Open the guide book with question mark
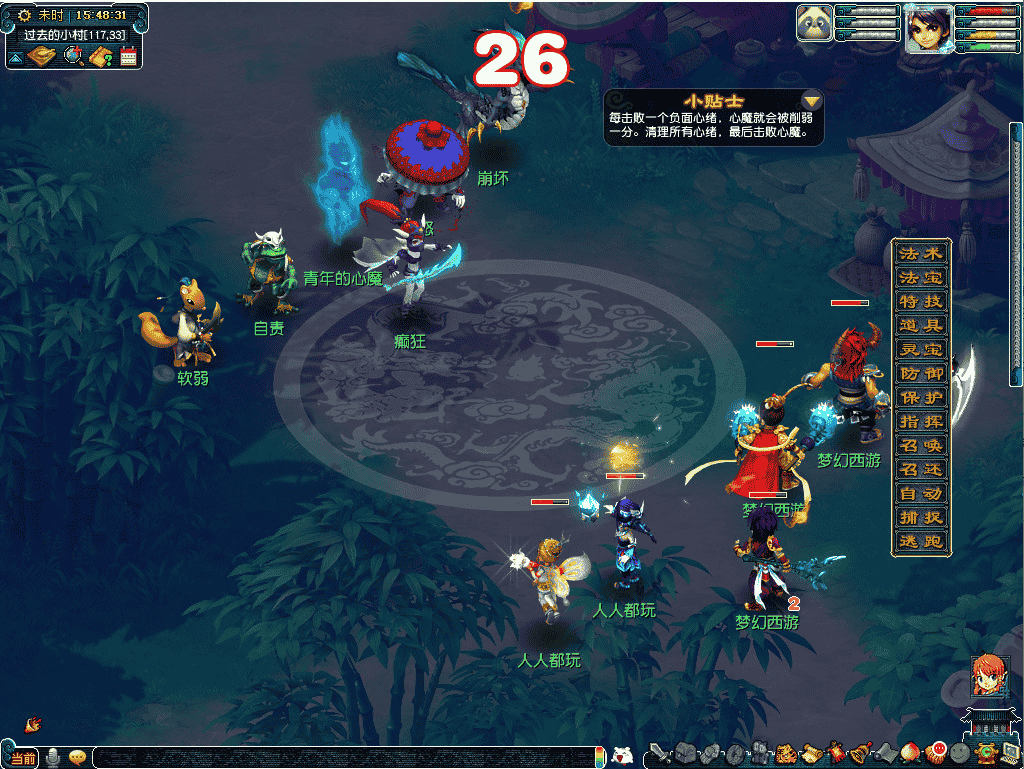The image size is (1024, 769). pos(100,57)
